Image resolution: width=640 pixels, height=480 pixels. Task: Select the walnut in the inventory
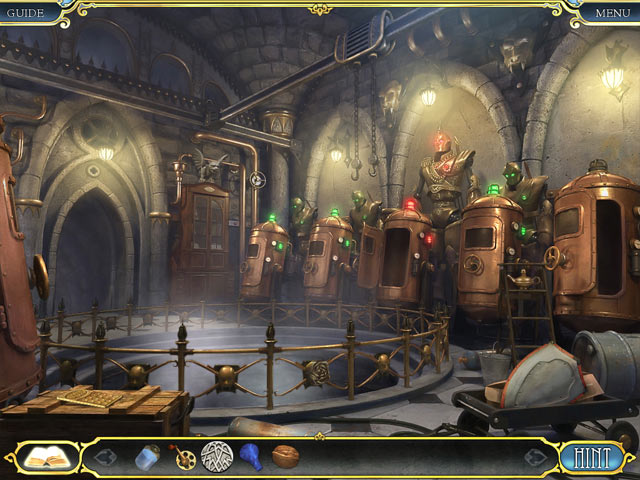pos(285,458)
